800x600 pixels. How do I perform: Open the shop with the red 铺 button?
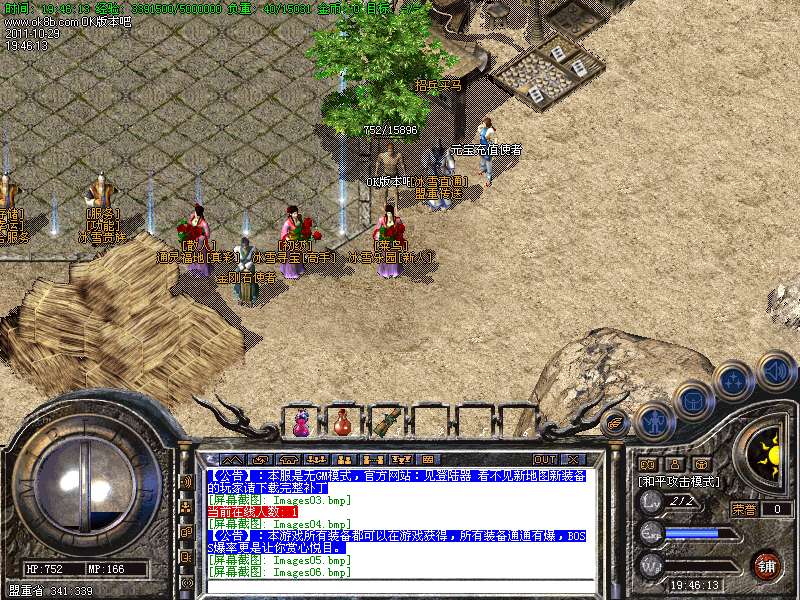pos(766,565)
